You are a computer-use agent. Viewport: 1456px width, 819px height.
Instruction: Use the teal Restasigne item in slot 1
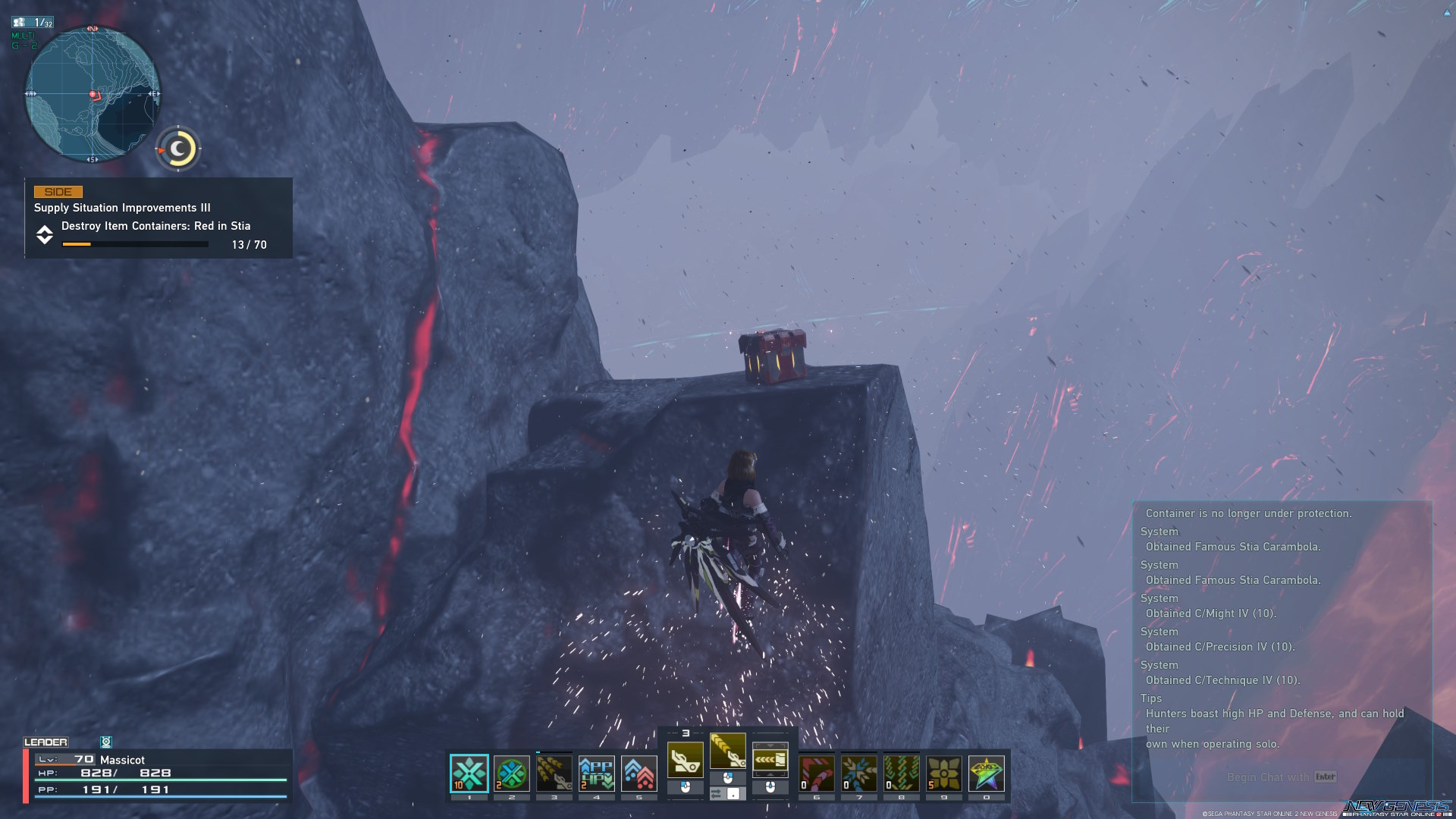click(x=469, y=773)
